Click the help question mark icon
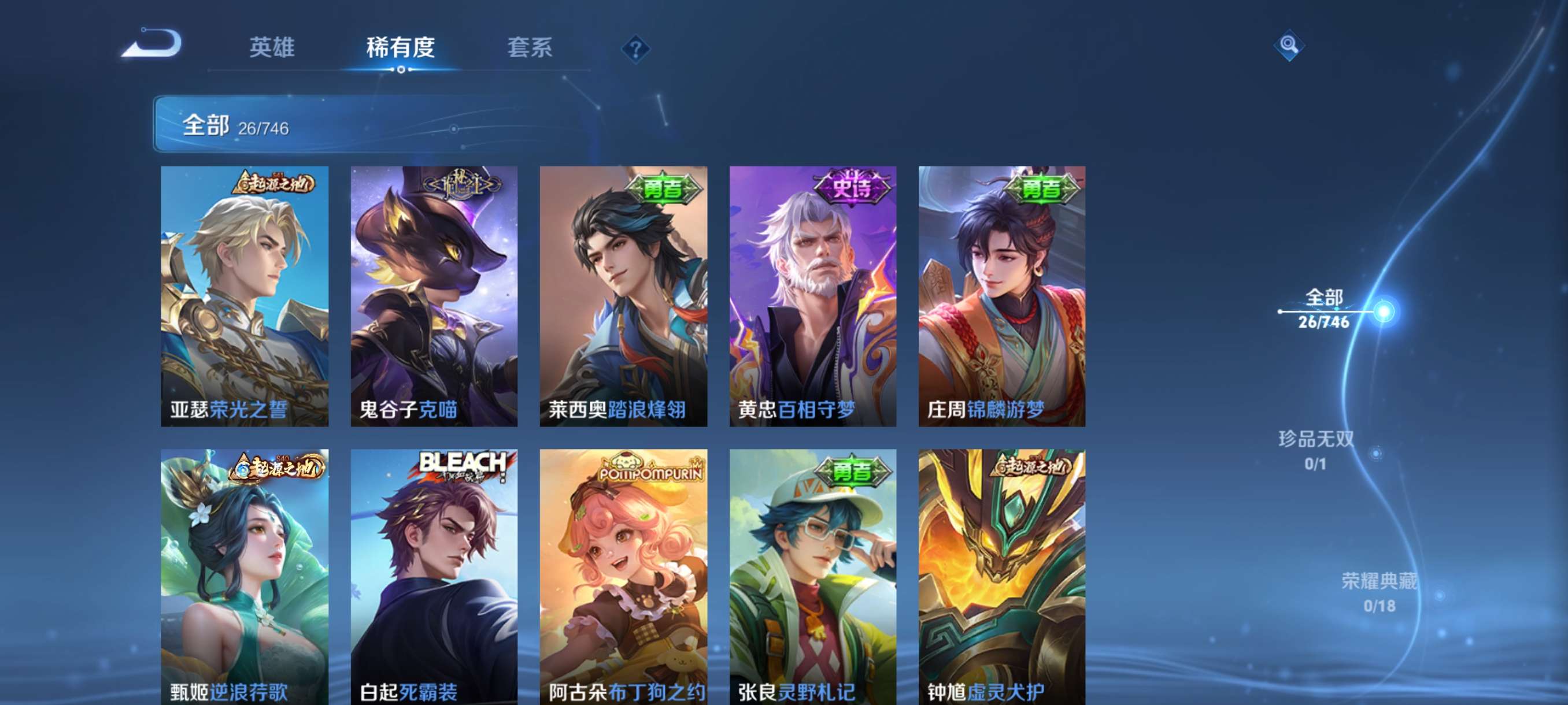The width and height of the screenshot is (1568, 705). [635, 50]
